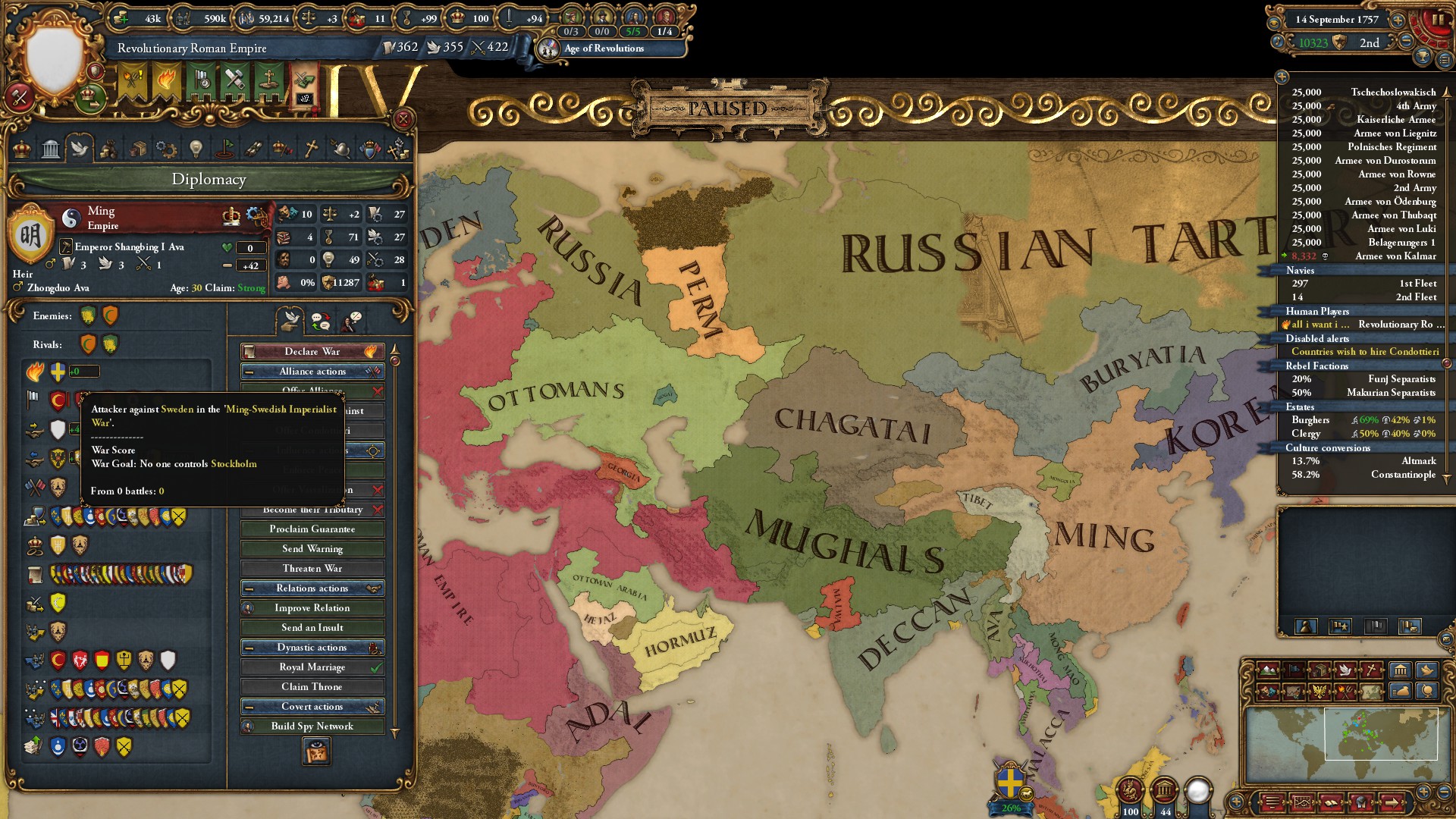The height and width of the screenshot is (819, 1456).
Task: Click the Improve Relation button
Action: [312, 607]
